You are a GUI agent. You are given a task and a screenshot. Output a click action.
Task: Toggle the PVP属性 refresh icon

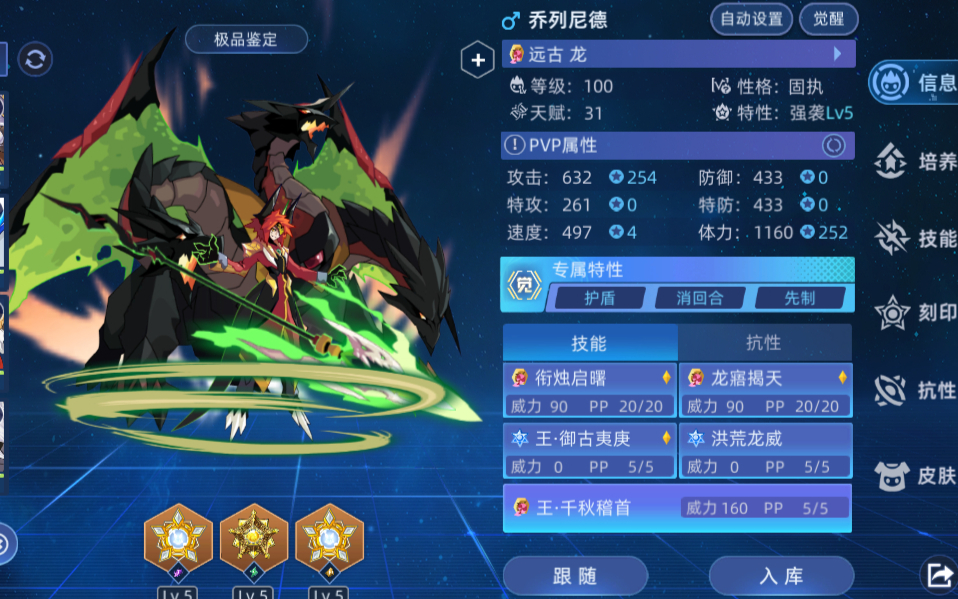click(833, 145)
